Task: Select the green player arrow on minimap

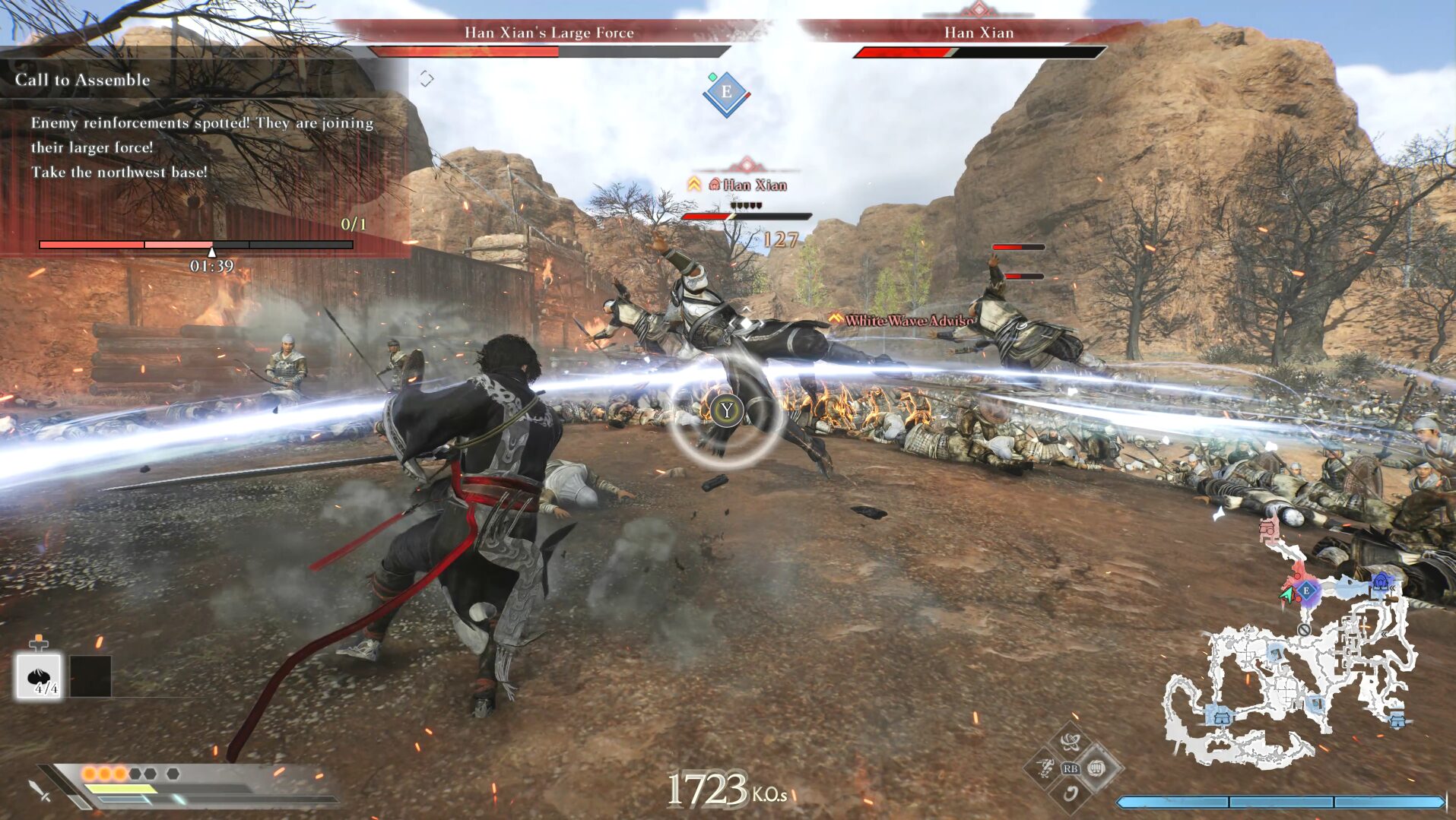Action: pos(1288,594)
